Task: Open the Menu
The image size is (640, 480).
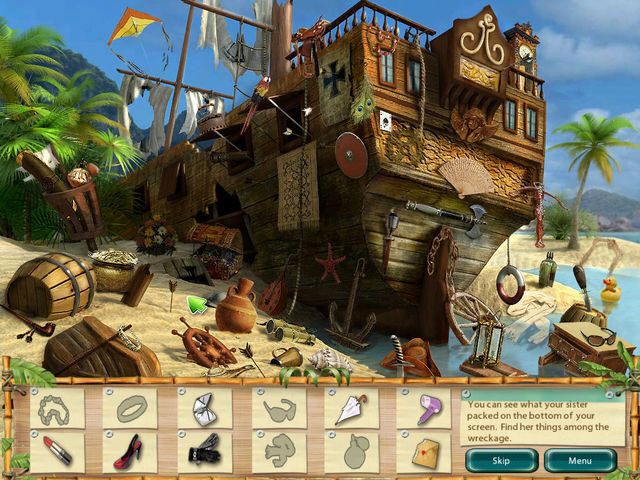Action: pos(580,461)
